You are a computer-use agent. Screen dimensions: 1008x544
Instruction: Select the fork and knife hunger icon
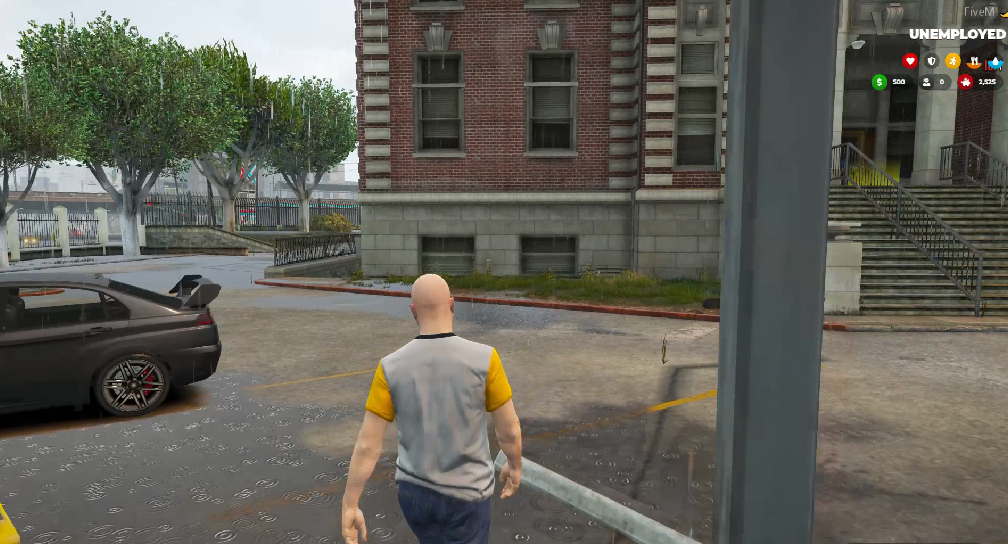pos(975,61)
